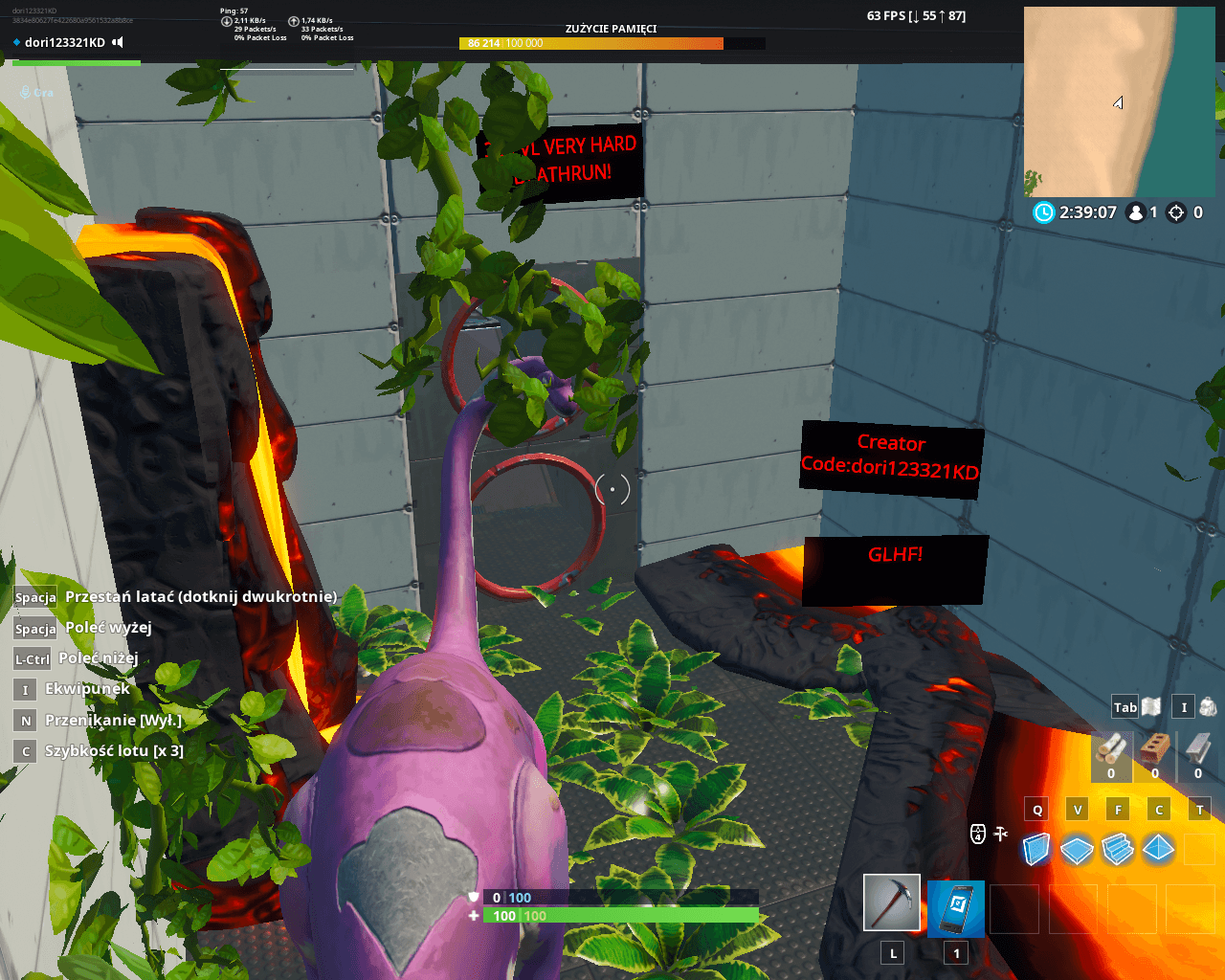
Task: Select the cone roof building piece
Action: [x=1157, y=849]
